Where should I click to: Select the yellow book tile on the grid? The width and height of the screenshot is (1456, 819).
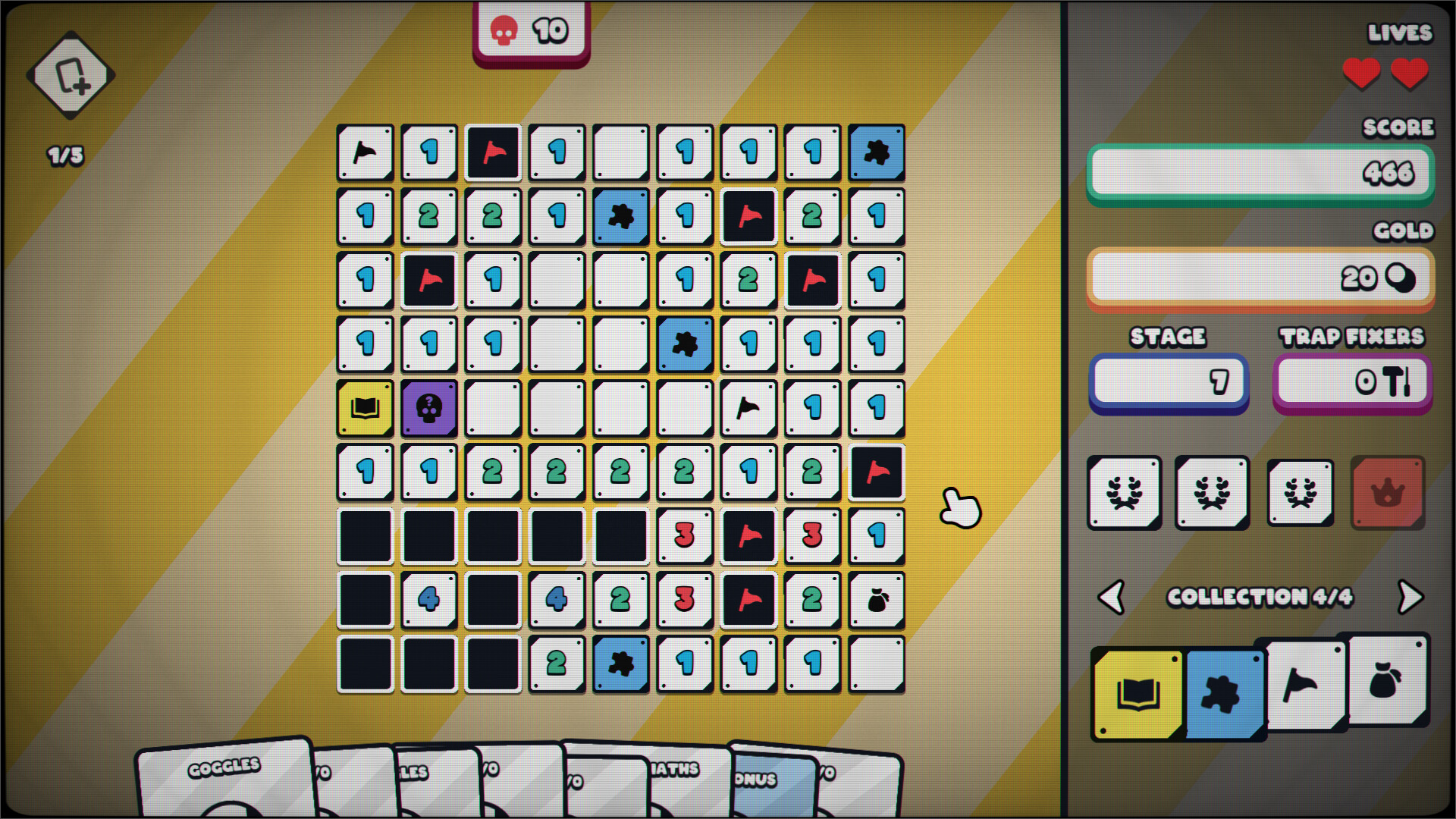[366, 408]
